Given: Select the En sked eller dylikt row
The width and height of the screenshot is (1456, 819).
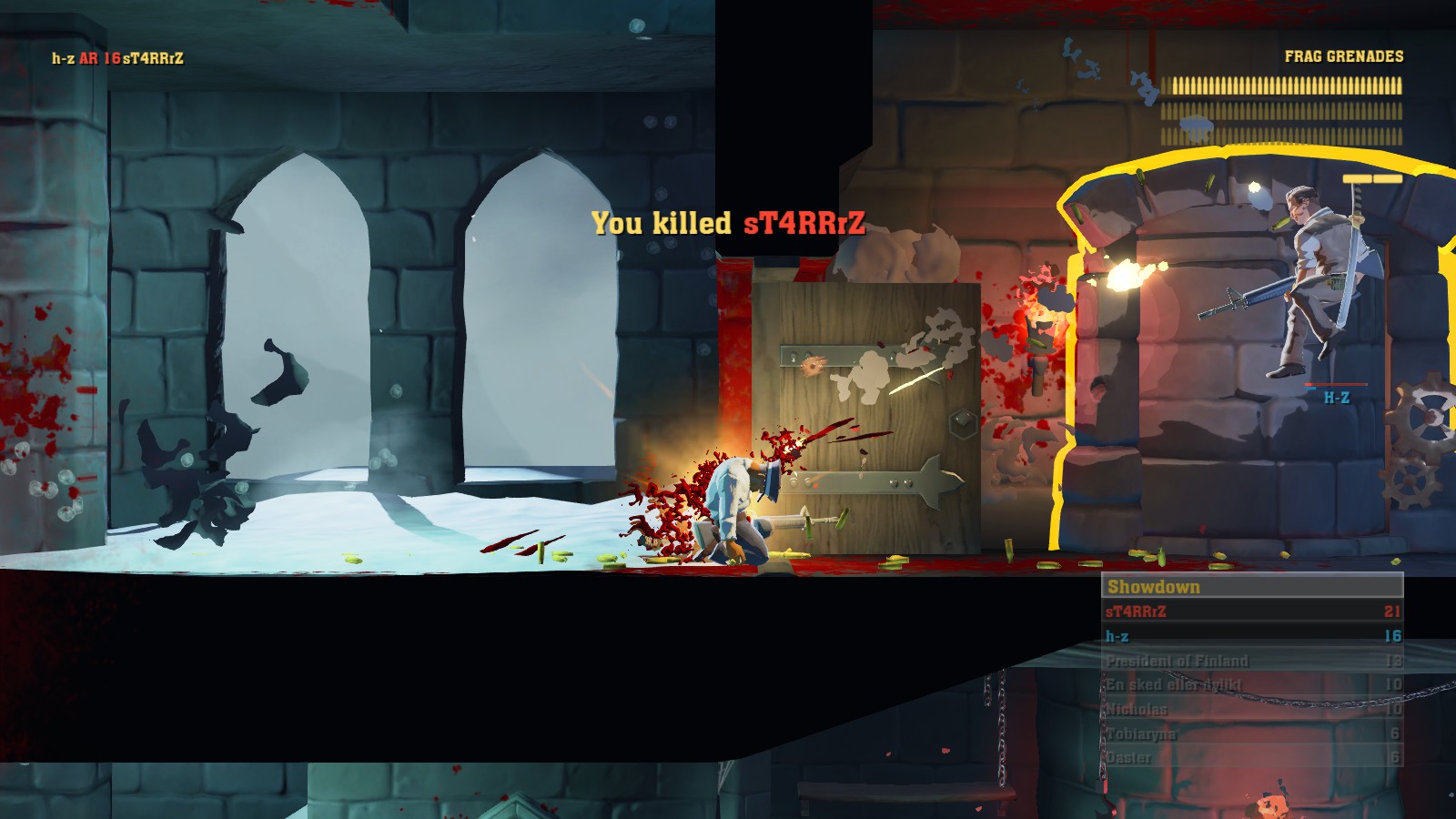Looking at the screenshot, I should (1251, 684).
